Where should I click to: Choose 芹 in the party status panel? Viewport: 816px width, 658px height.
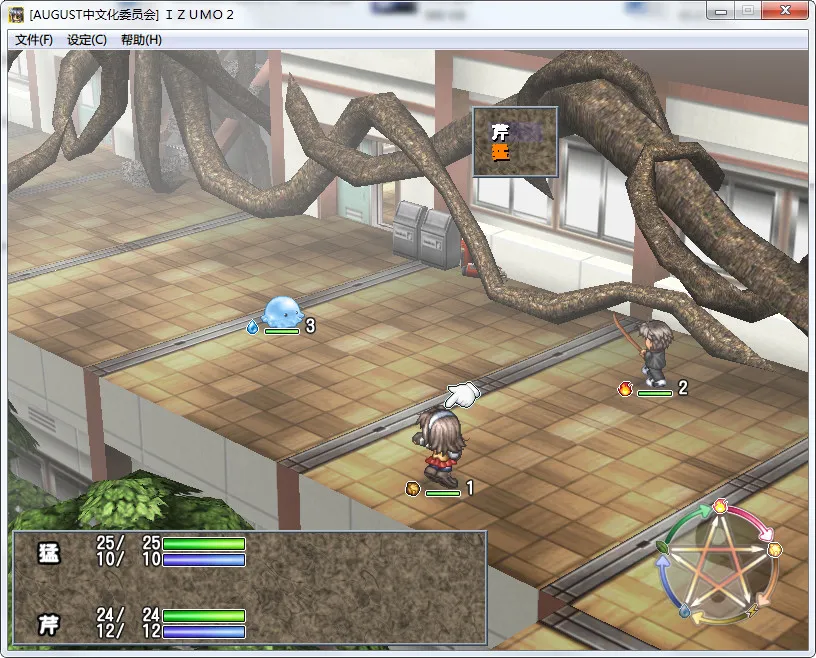(x=48, y=624)
